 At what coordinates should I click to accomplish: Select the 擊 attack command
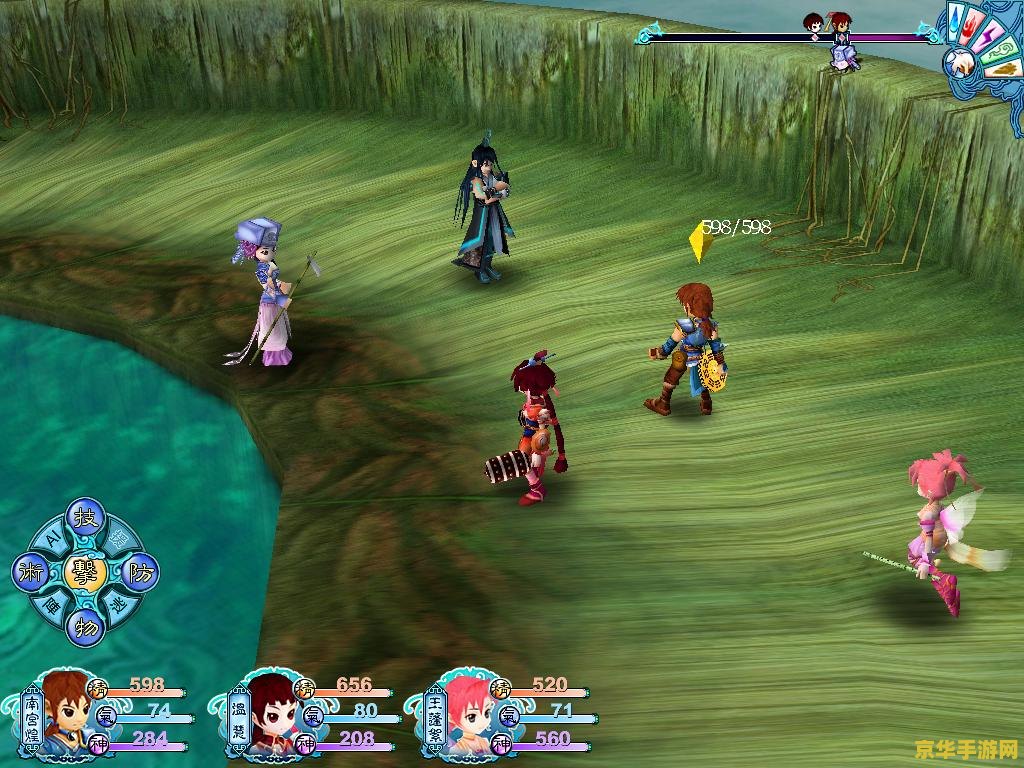coord(85,572)
